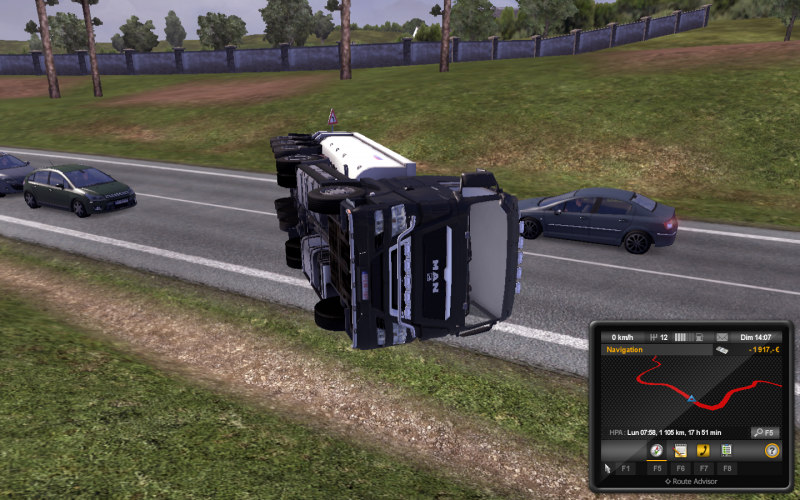800x500 pixels.
Task: Open the yellow phone assistance tab
Action: (703, 451)
